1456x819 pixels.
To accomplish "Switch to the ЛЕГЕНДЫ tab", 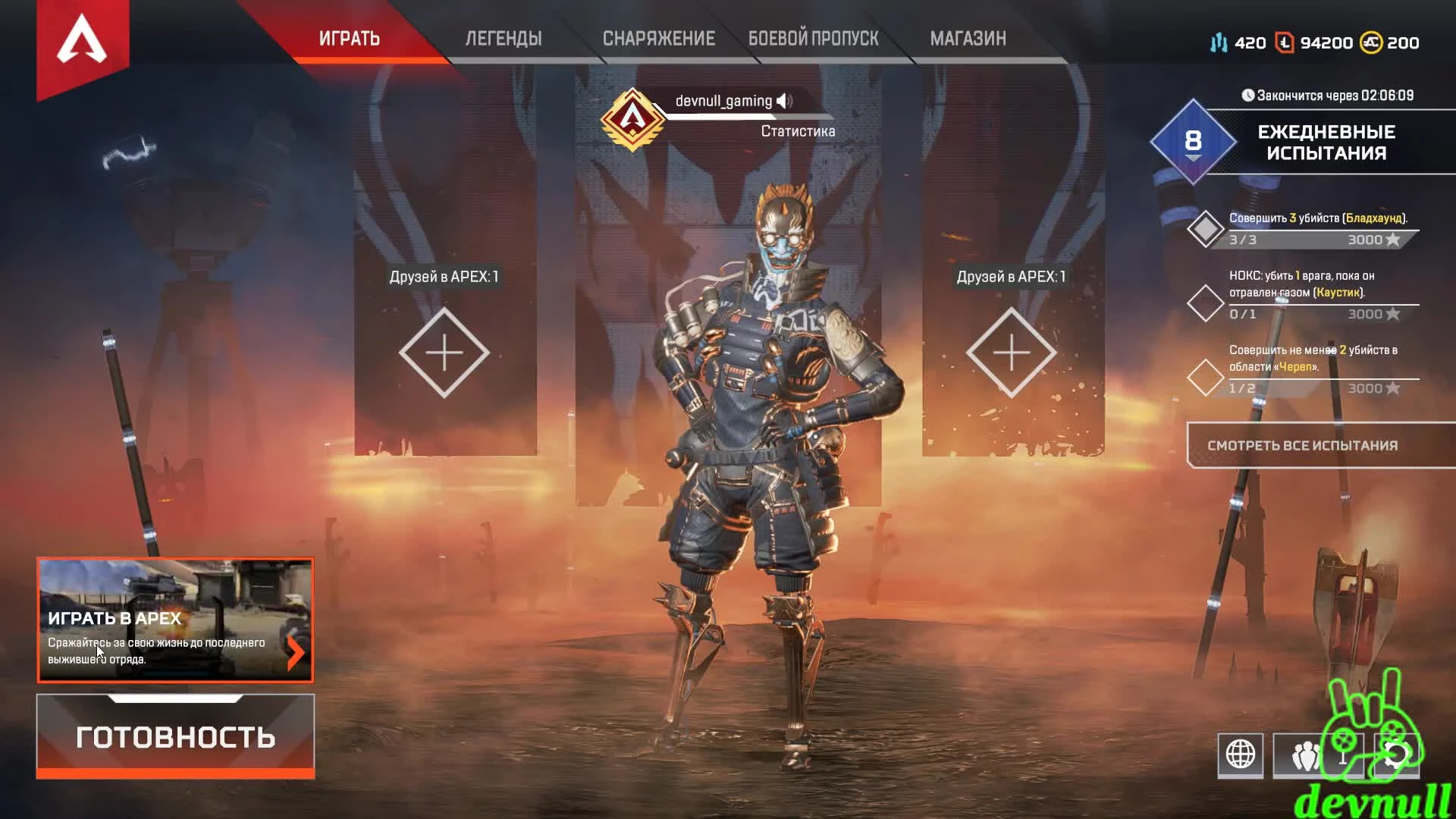I will 503,39.
